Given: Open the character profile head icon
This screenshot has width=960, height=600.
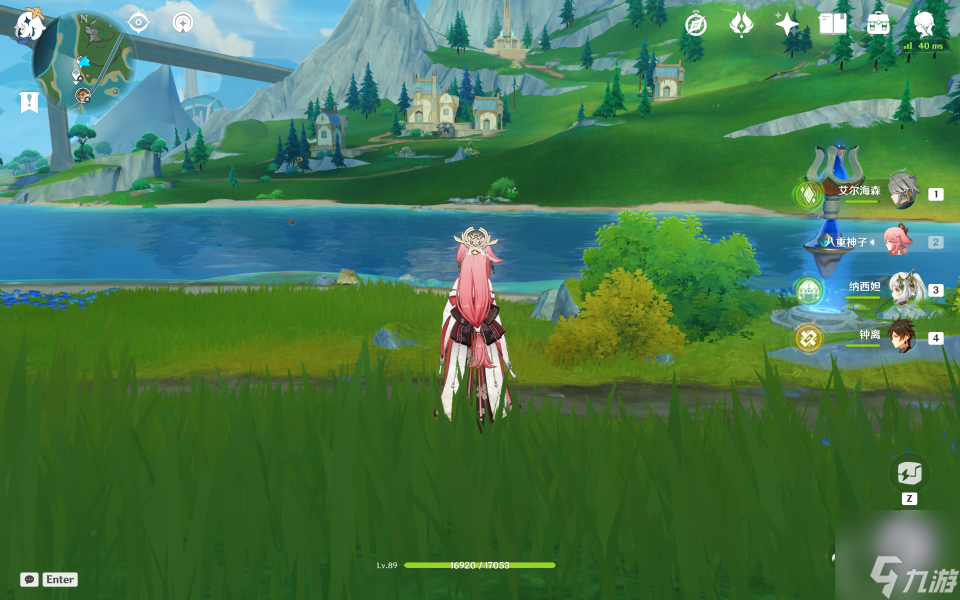Looking at the screenshot, I should [925, 24].
